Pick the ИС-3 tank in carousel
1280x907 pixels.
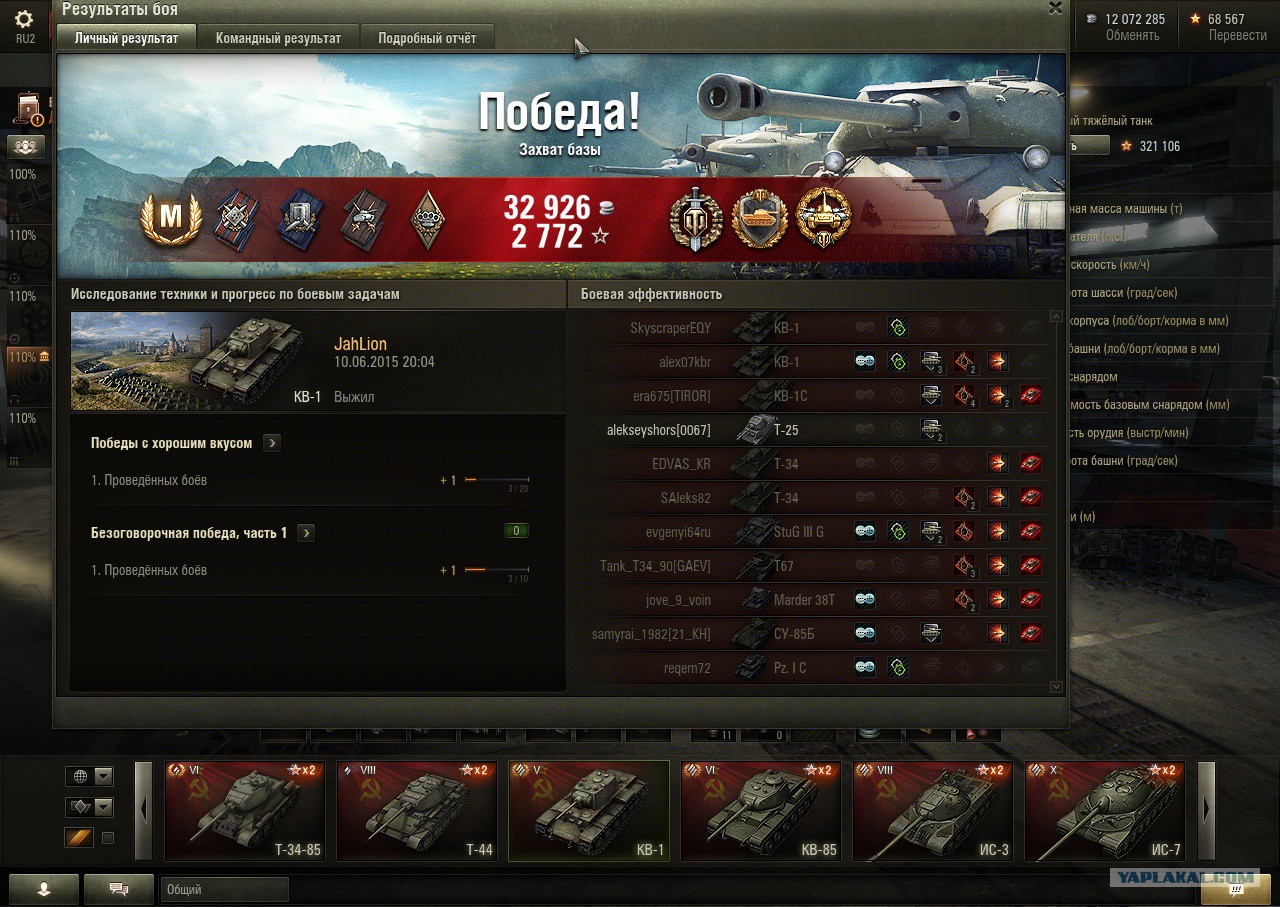(933, 811)
